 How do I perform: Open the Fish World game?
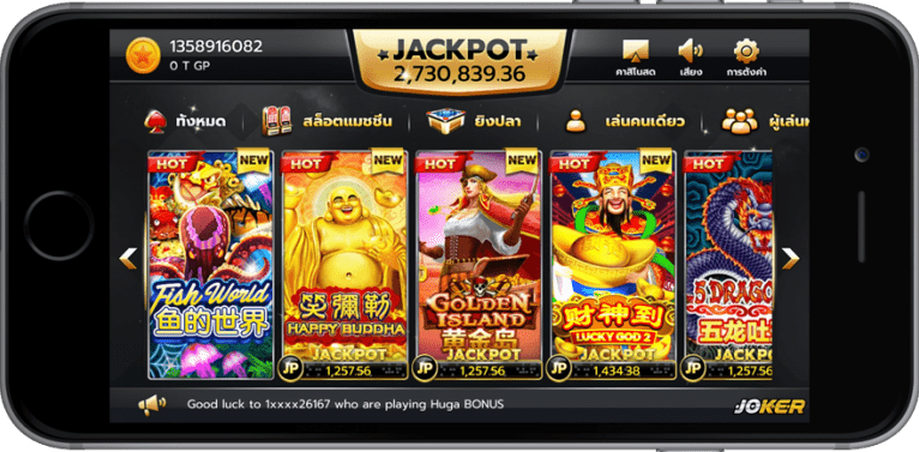(210, 265)
